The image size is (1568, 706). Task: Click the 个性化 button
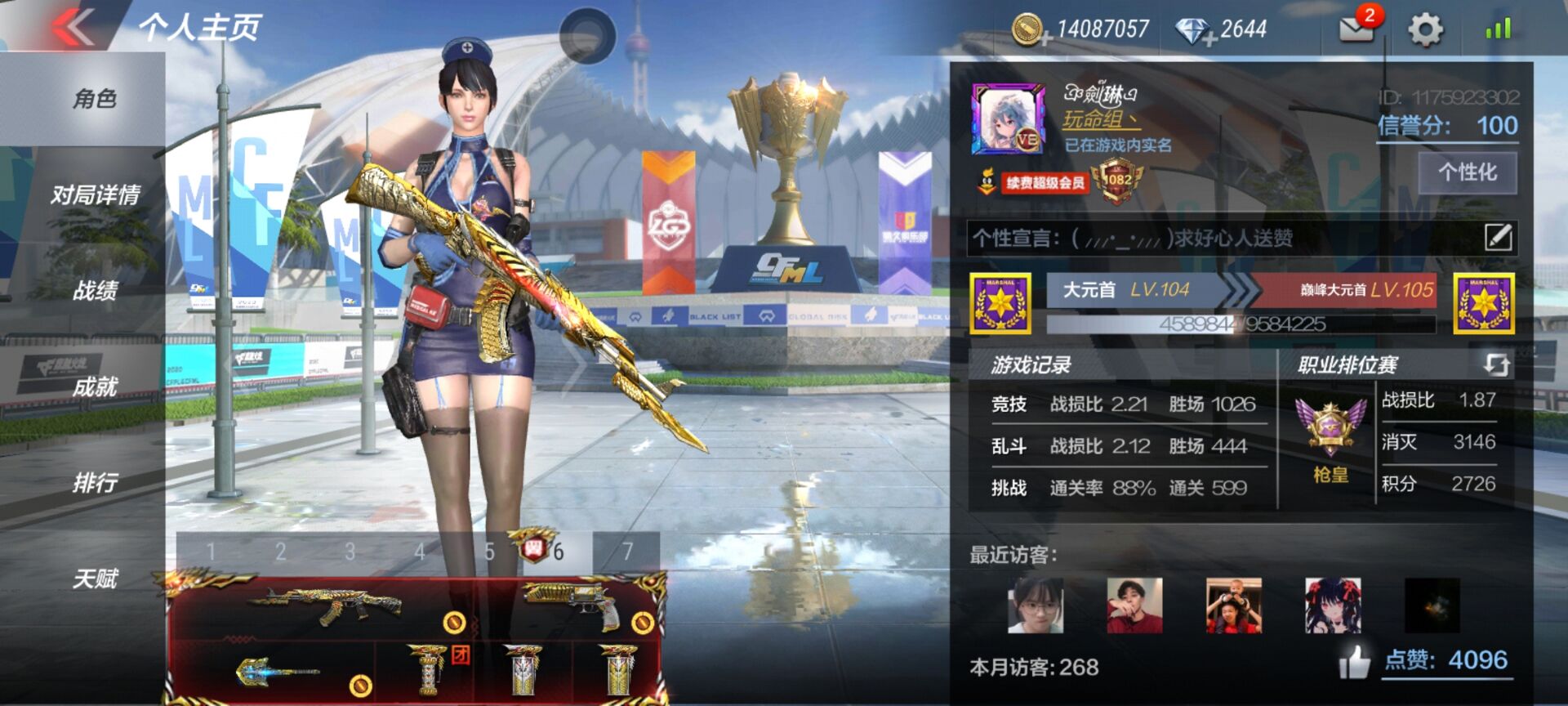pyautogui.click(x=1467, y=172)
